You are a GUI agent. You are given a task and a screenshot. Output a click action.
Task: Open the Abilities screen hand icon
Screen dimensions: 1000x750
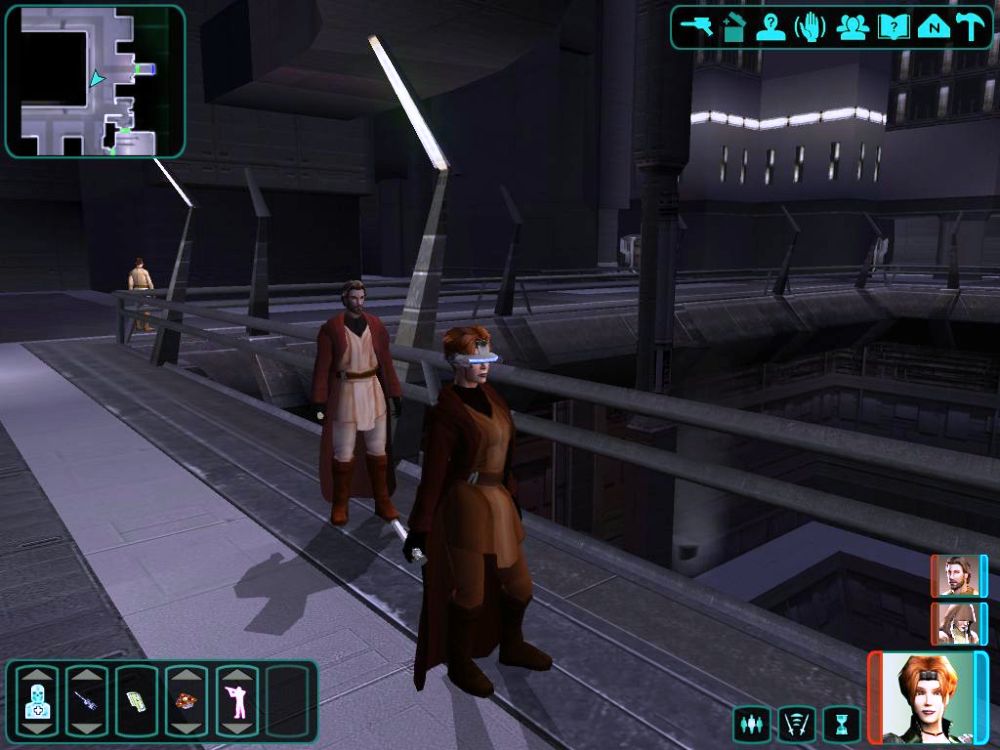(x=810, y=27)
